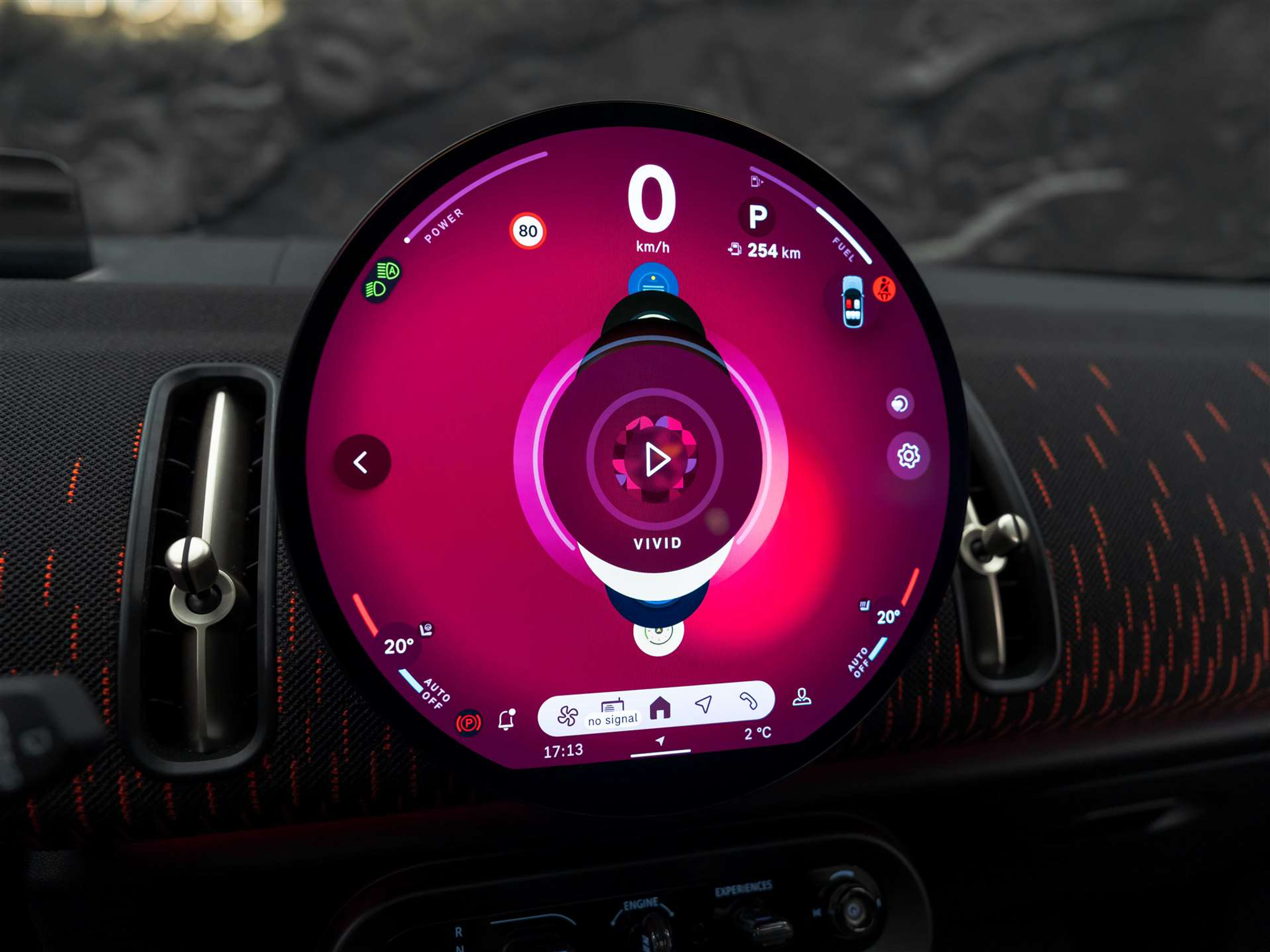Image resolution: width=1270 pixels, height=952 pixels.
Task: Toggle the right climate AUTO OFF control
Action: click(x=859, y=662)
